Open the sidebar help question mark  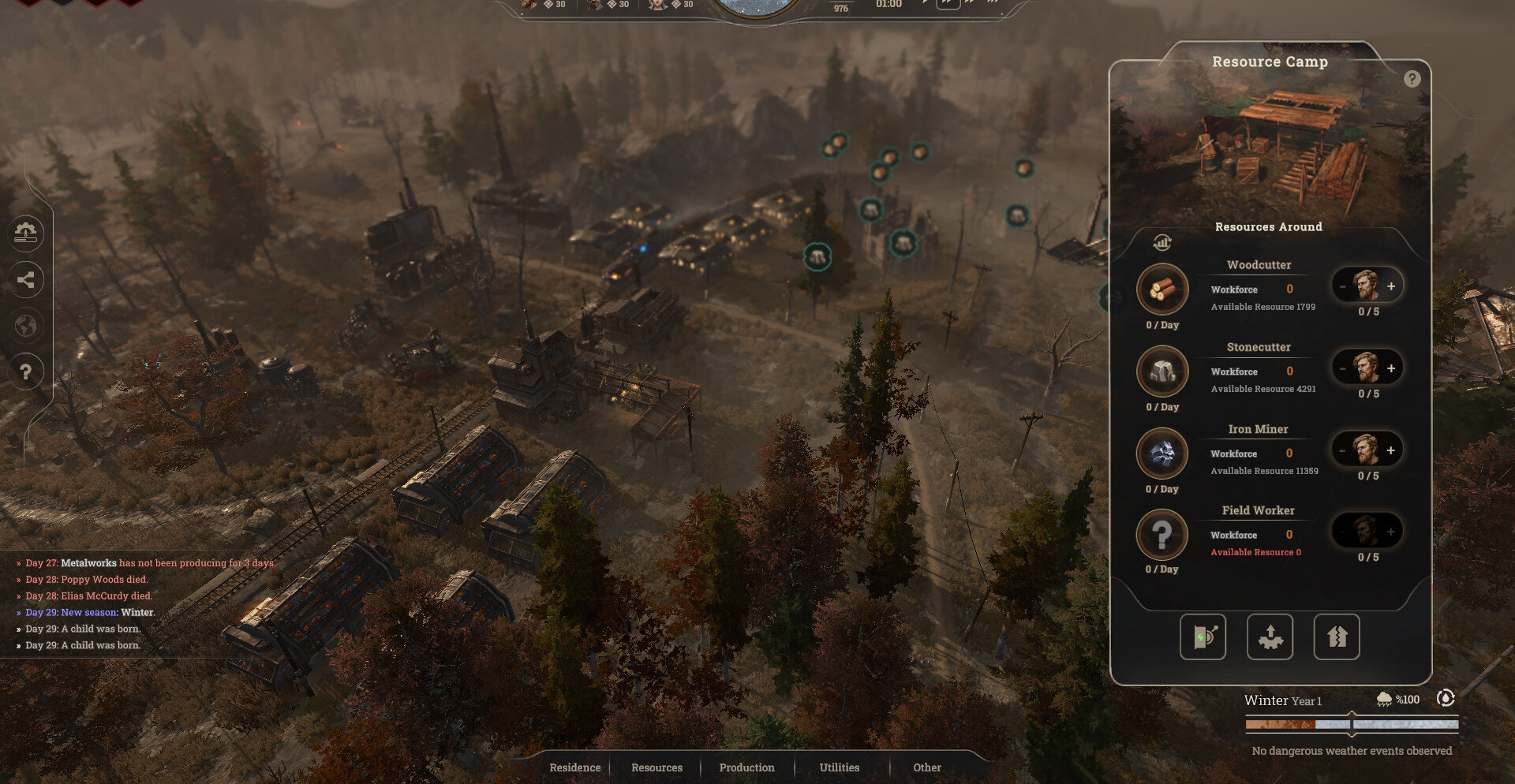pyautogui.click(x=25, y=371)
